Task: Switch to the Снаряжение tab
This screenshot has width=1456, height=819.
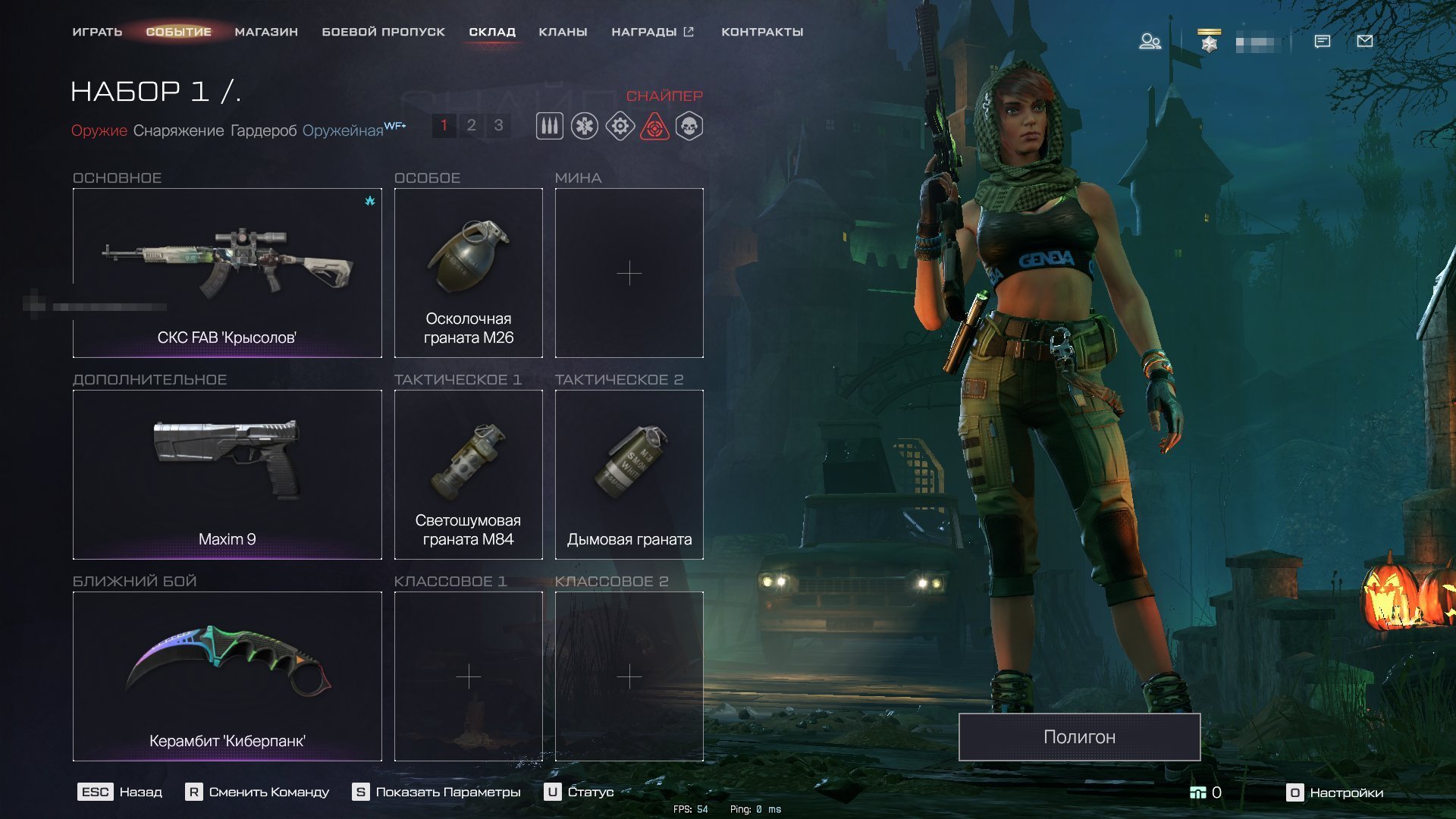Action: coord(178,130)
